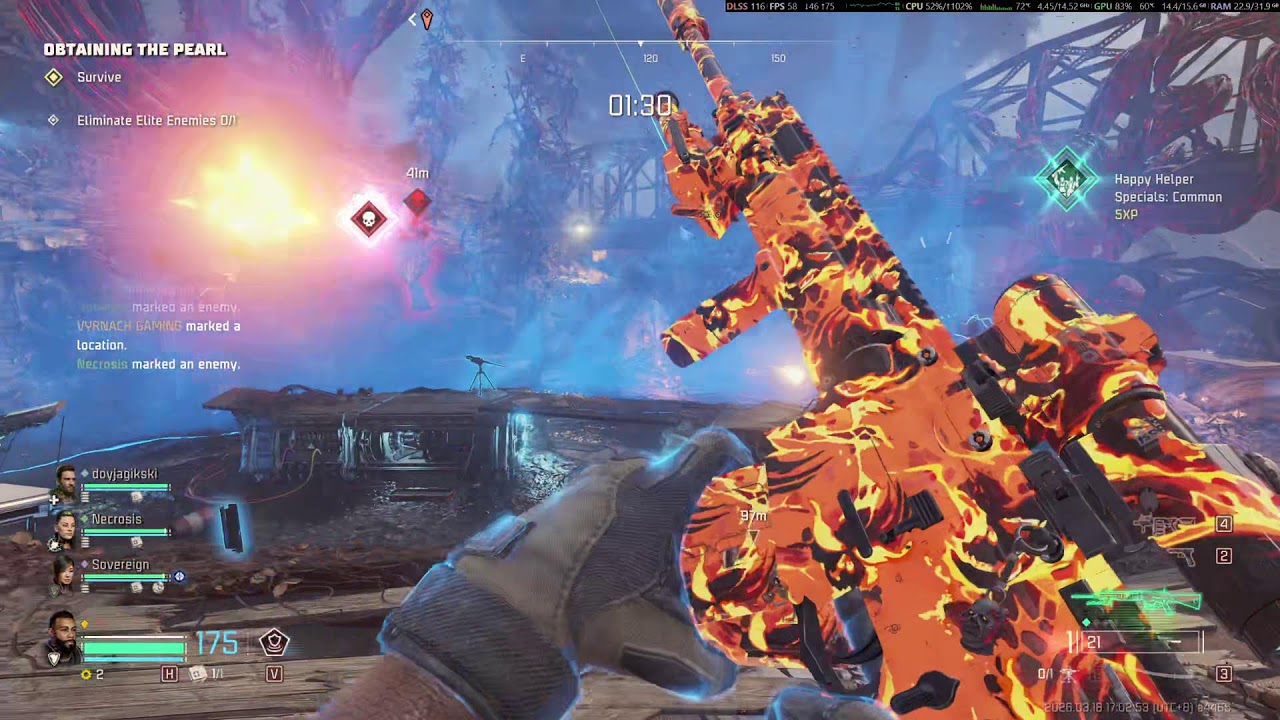Open the Happy Helper notification icon
This screenshot has height=720, width=1280.
coord(1066,180)
